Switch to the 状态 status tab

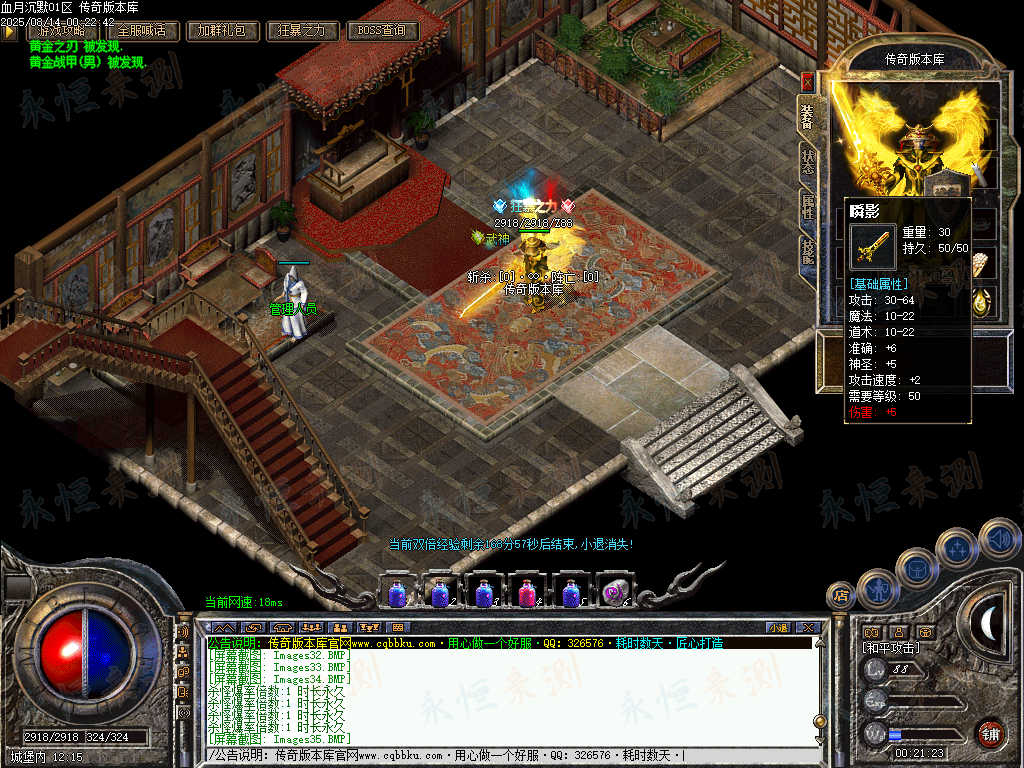tap(807, 162)
